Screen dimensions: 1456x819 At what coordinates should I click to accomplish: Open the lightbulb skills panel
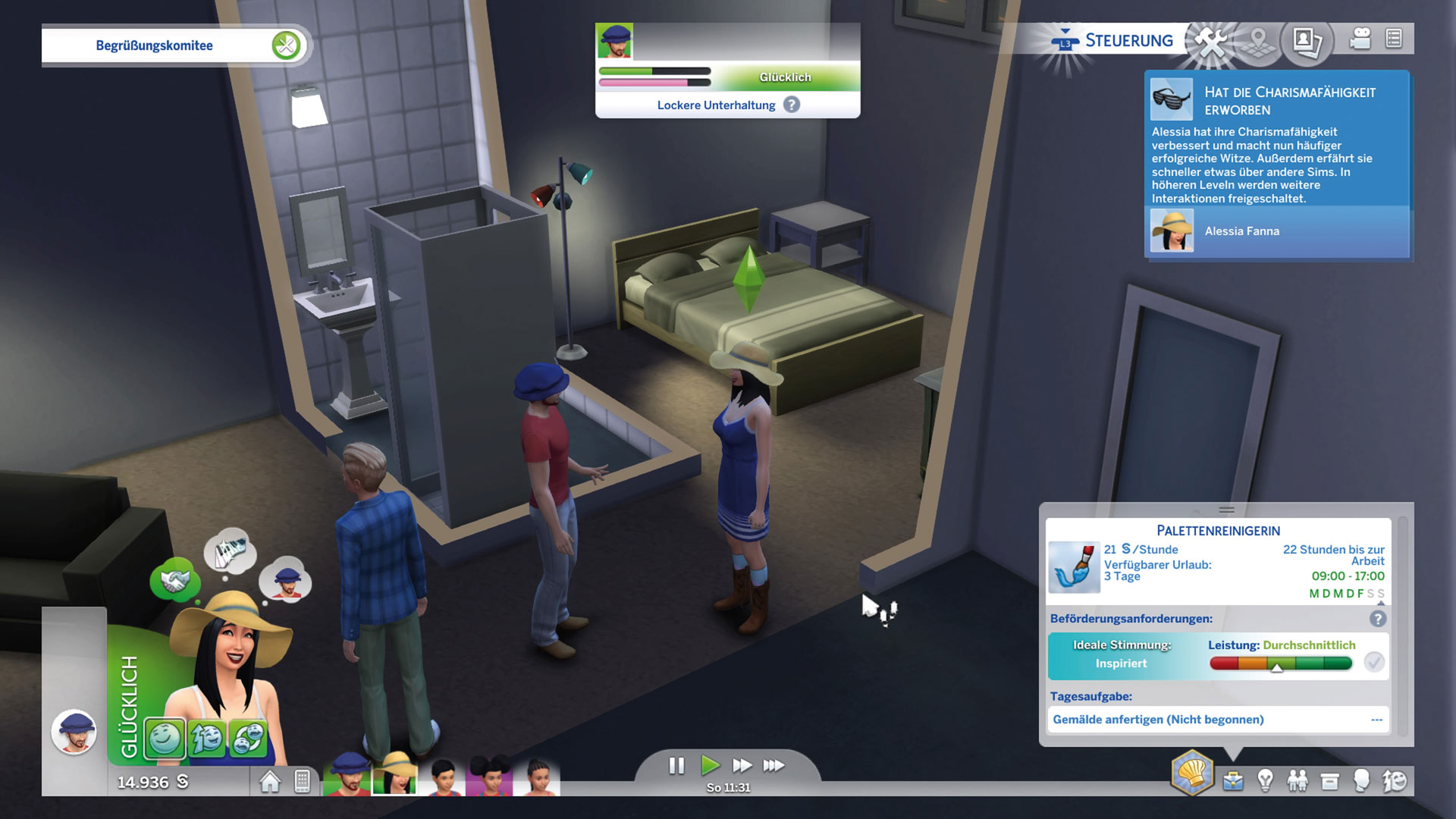click(1265, 781)
